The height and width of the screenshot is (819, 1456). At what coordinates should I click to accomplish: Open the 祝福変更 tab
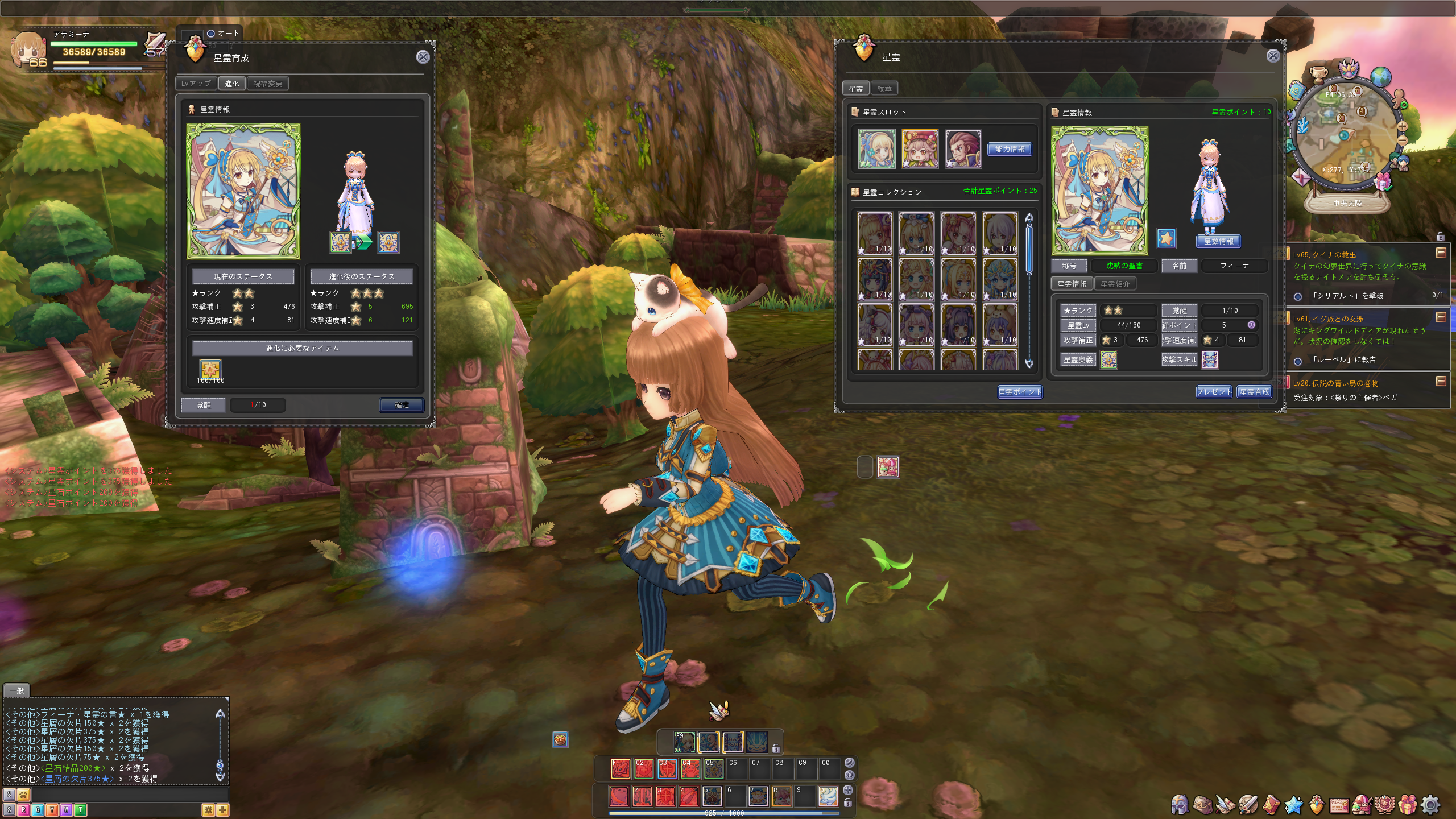tap(267, 84)
